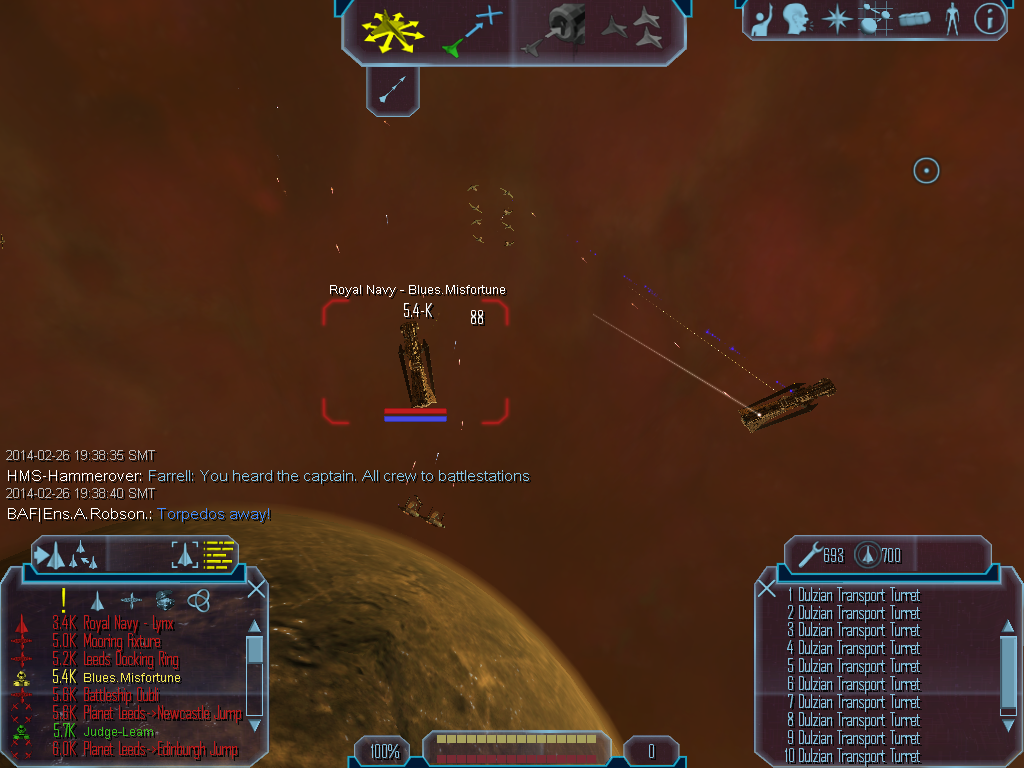Select Planet Leeds->Edinburgh Jump entry
The image size is (1024, 768).
click(x=160, y=750)
